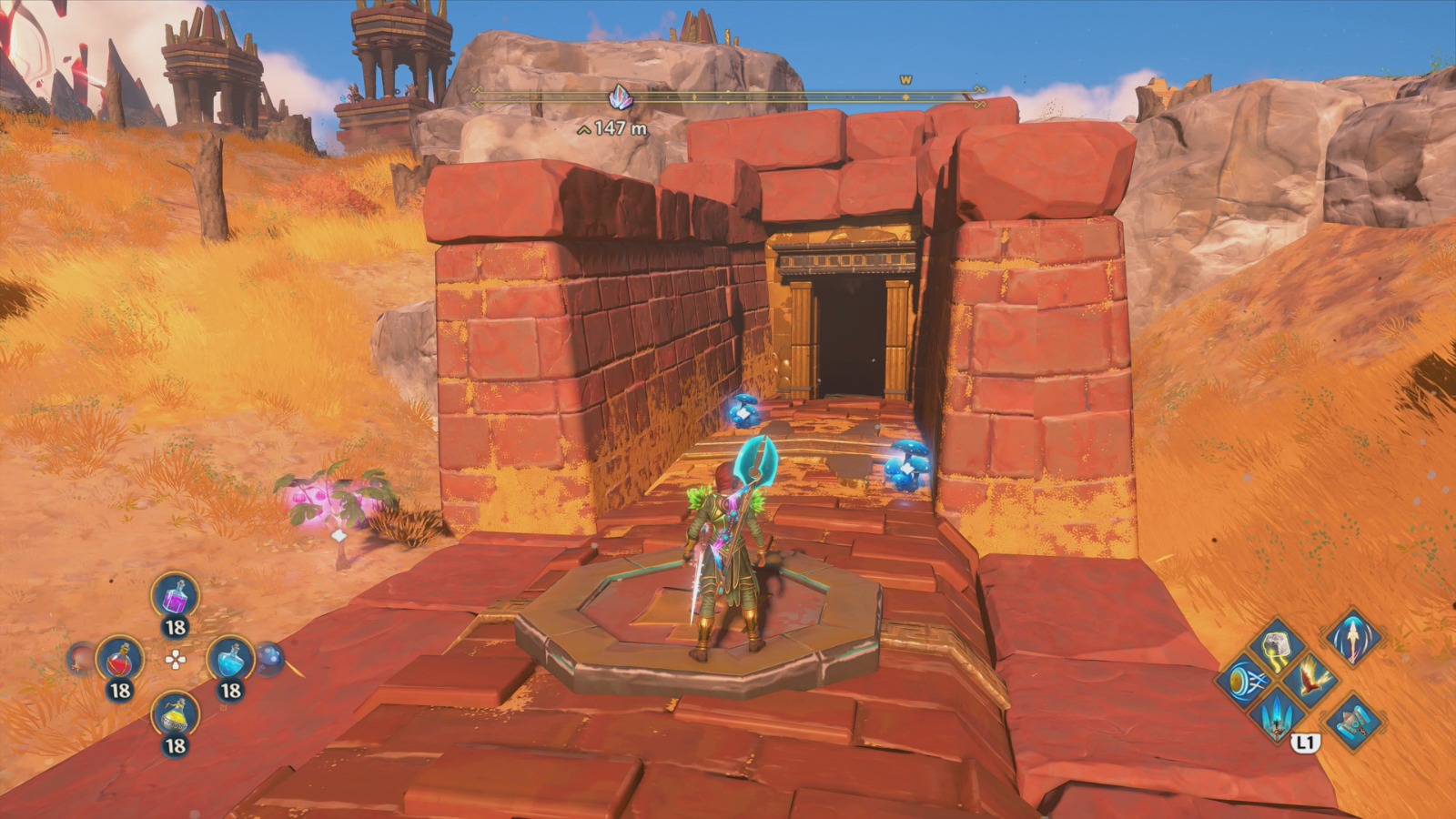1456x819 pixels.
Task: Select the purple resistance potion icon
Action: pos(175,598)
